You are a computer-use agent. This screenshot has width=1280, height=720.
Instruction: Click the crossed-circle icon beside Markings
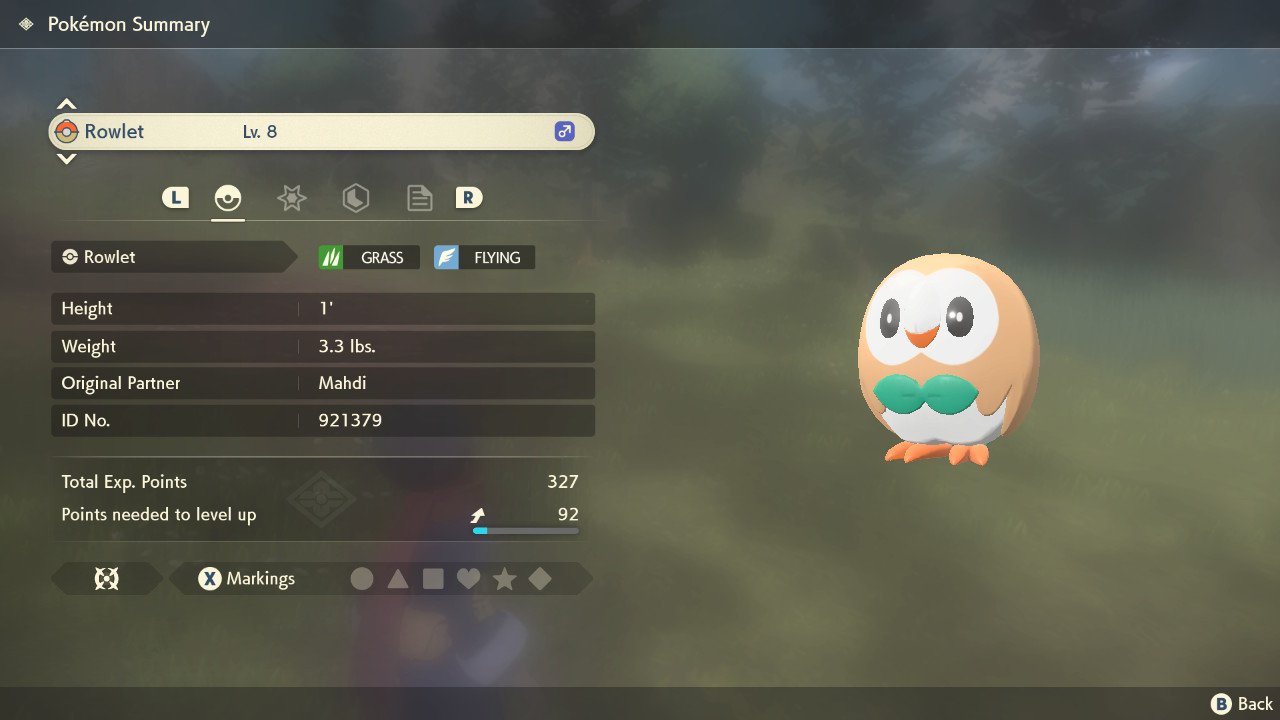[106, 579]
